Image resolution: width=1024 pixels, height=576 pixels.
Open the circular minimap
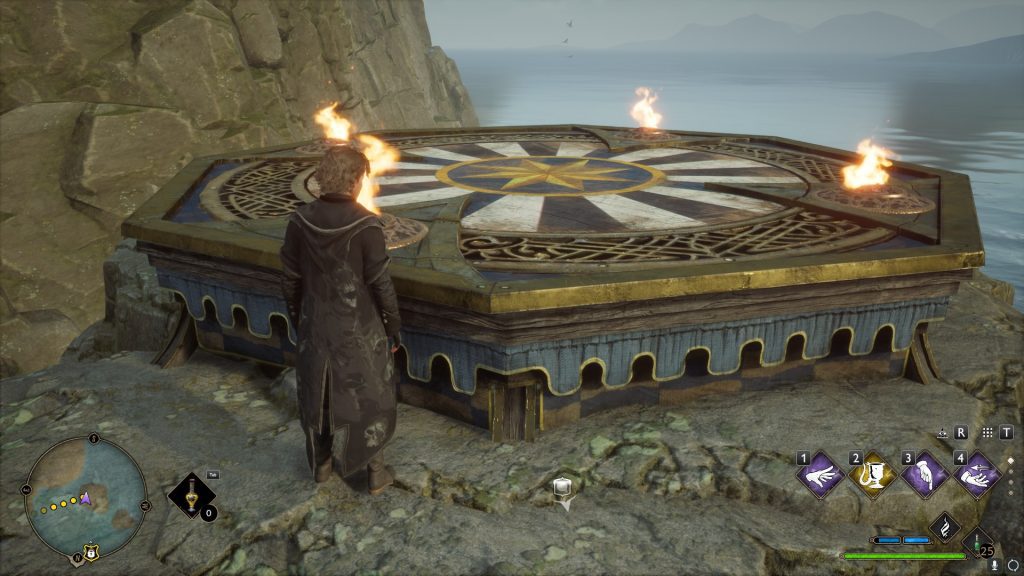pos(85,497)
